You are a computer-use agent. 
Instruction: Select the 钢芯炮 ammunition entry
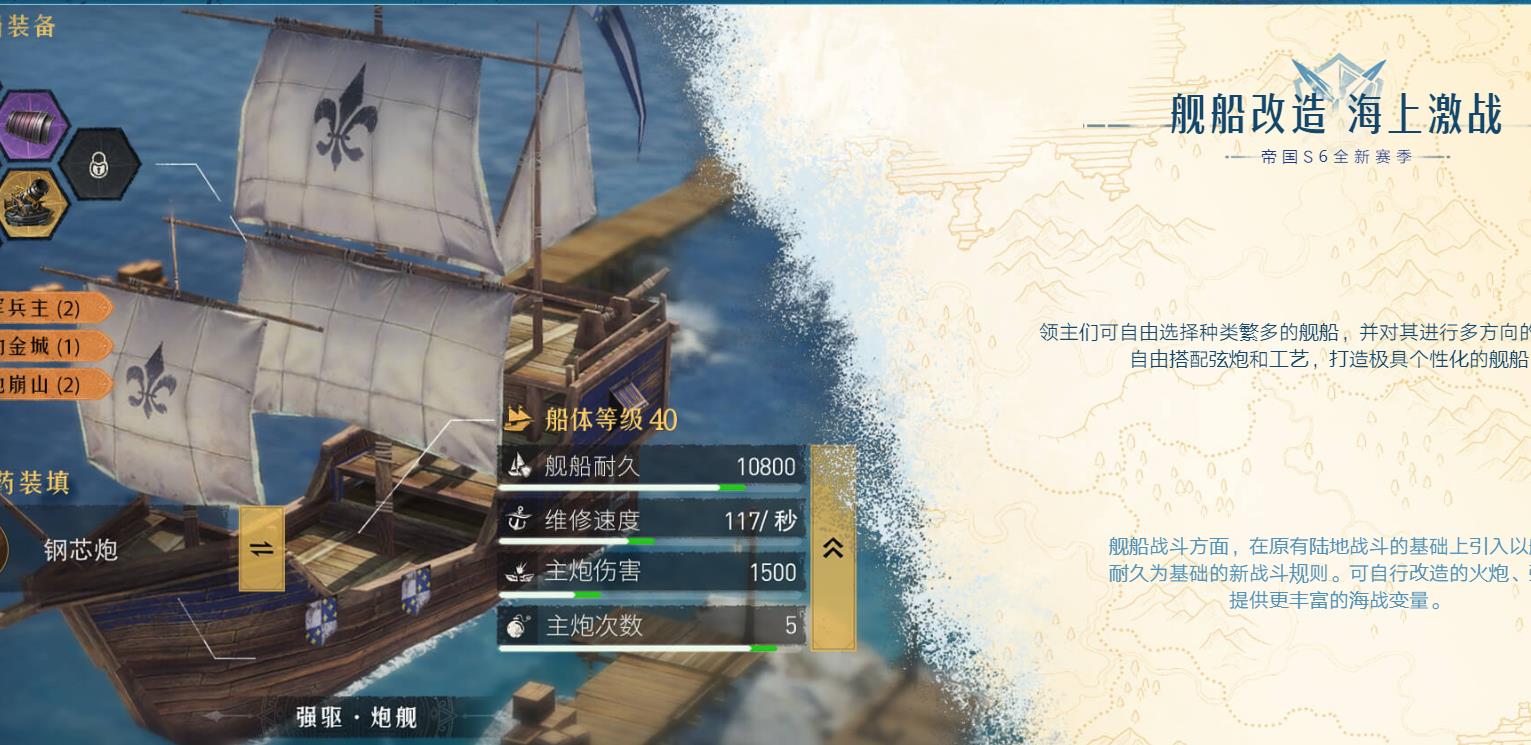click(80, 549)
